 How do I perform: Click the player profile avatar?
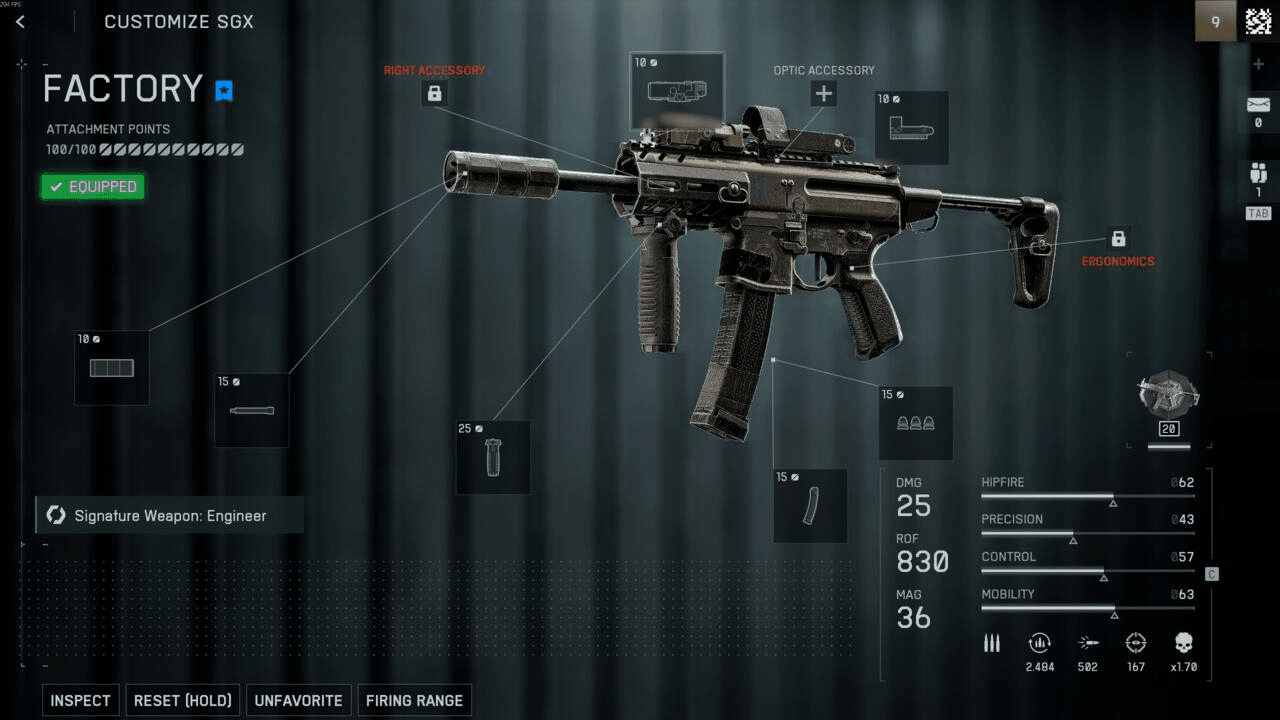tap(1257, 21)
